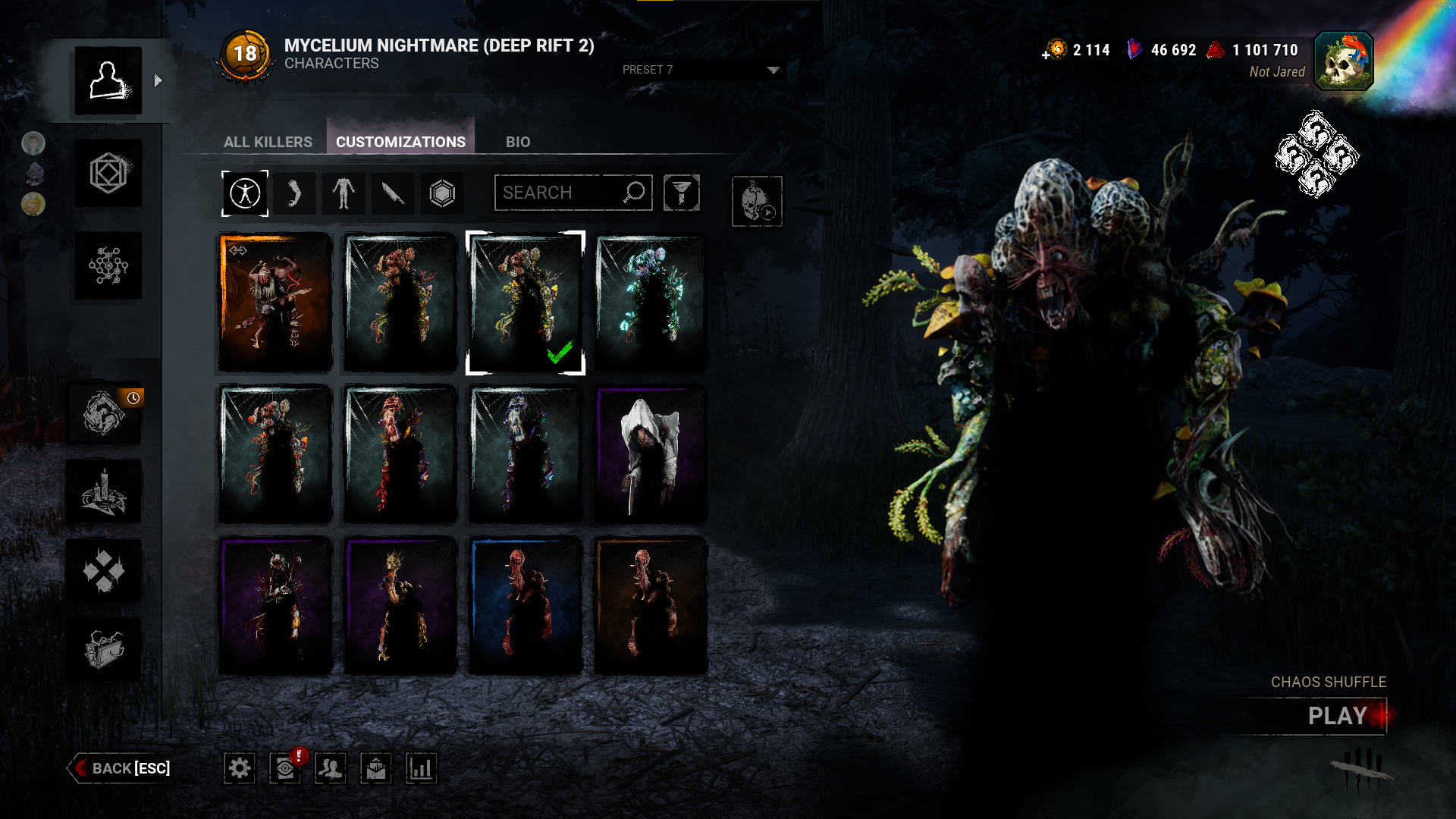Image resolution: width=1456 pixels, height=819 pixels.
Task: Choose the blue background outfit thumbnail
Action: [525, 606]
